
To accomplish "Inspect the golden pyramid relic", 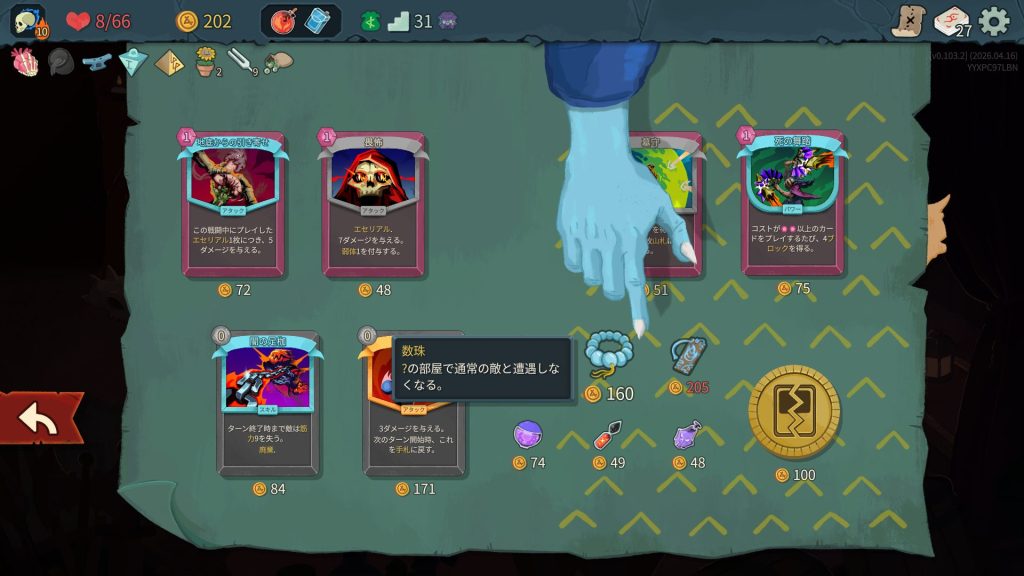I will (169, 63).
